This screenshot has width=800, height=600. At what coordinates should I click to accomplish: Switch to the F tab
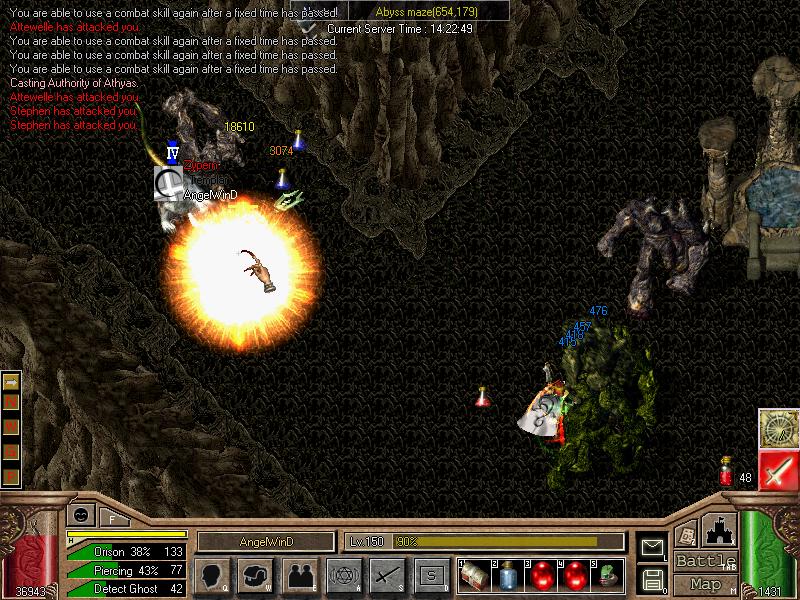(113, 518)
